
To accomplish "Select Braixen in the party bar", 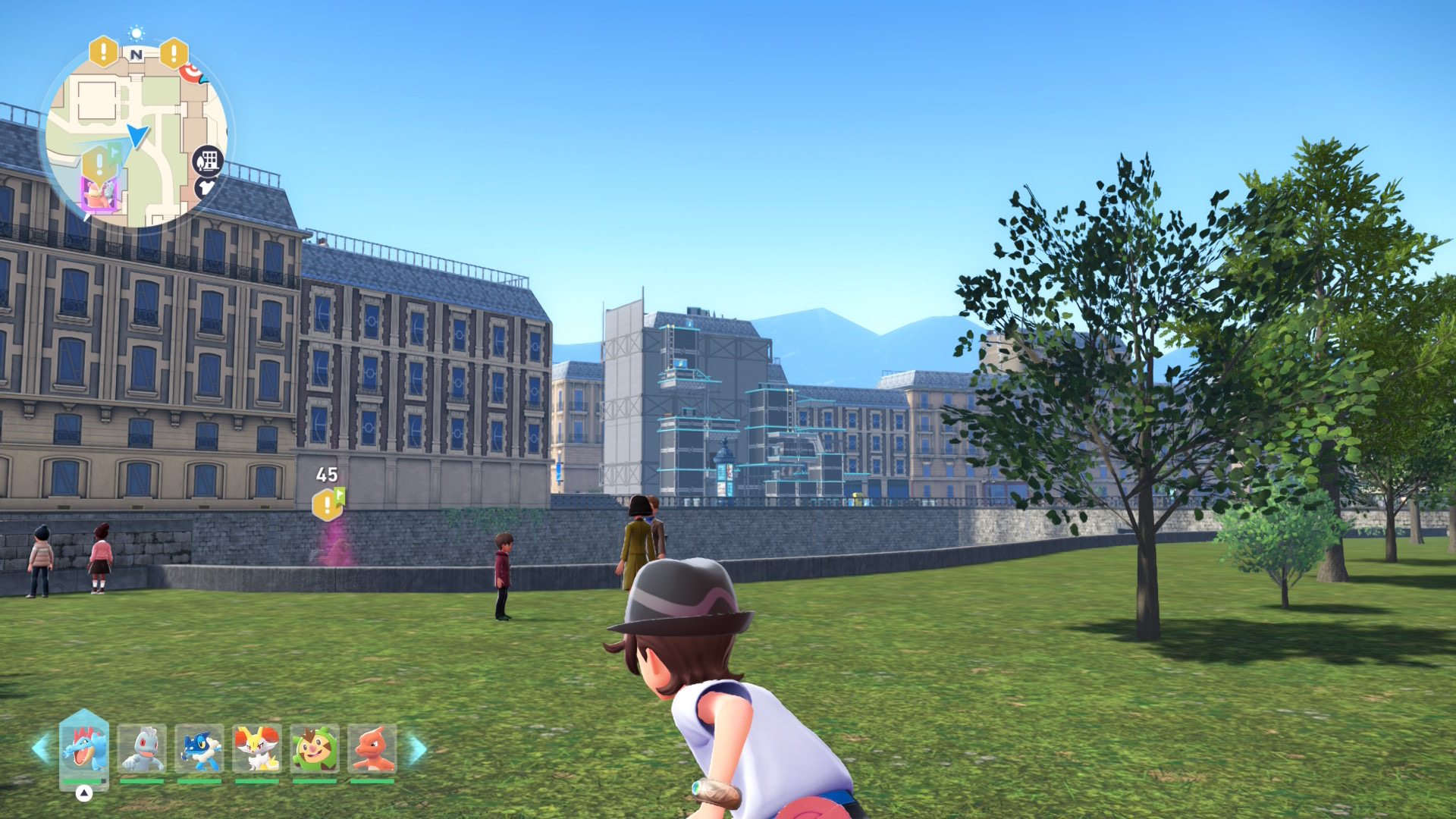I will (257, 748).
